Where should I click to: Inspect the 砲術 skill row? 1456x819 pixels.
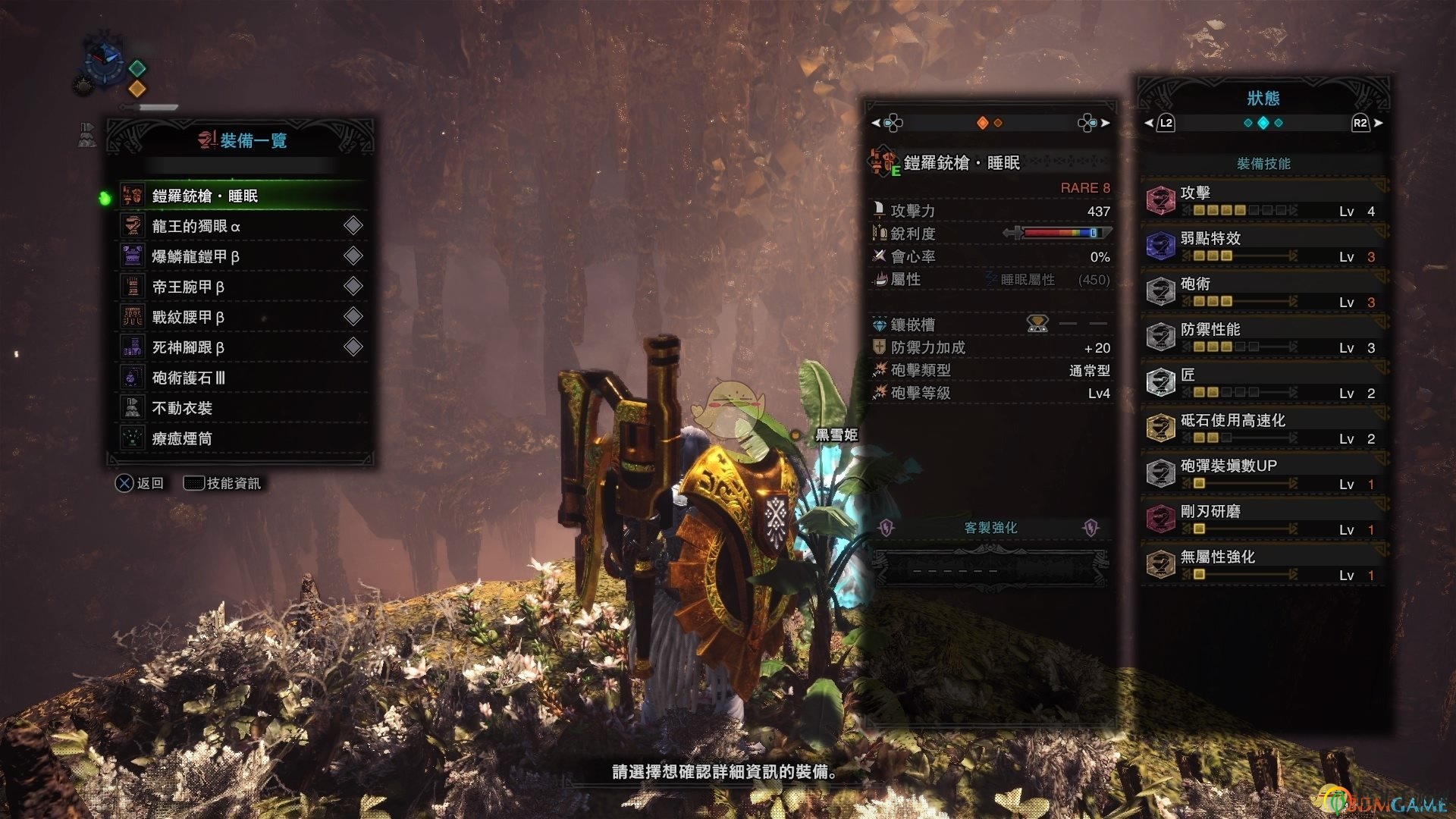pyautogui.click(x=1263, y=292)
